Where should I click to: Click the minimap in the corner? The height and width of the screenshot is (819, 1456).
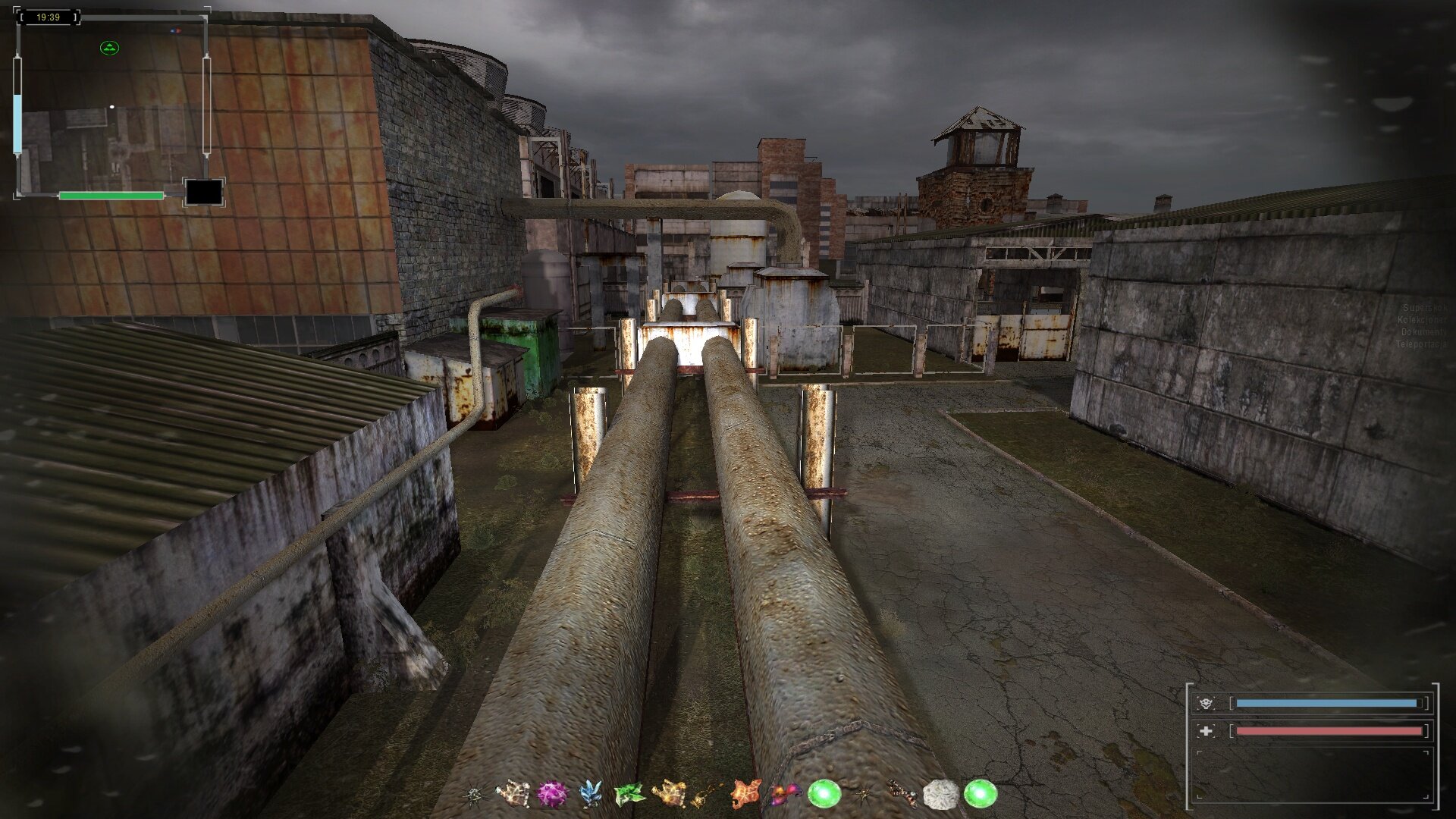111,106
